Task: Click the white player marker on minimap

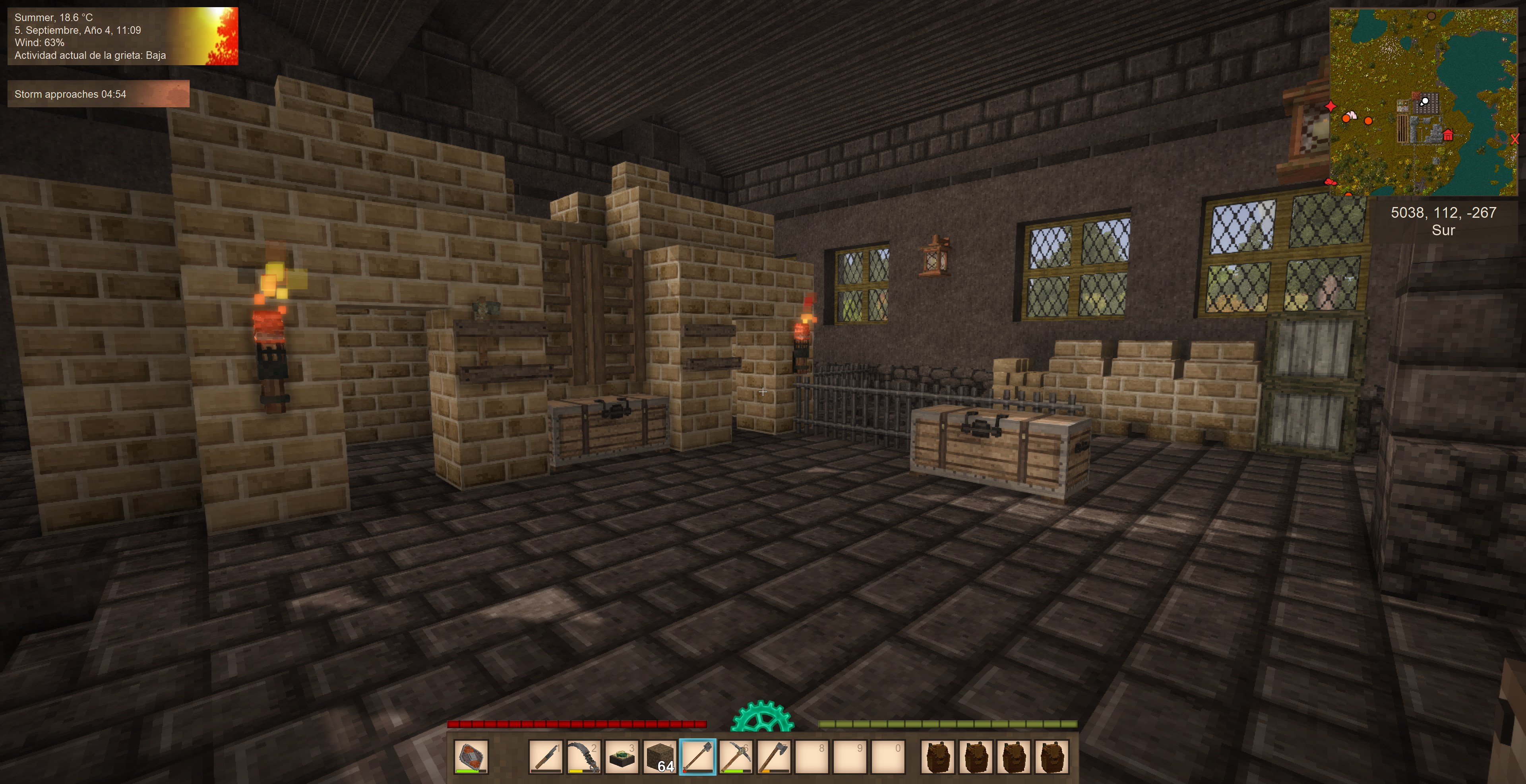Action: (1425, 101)
